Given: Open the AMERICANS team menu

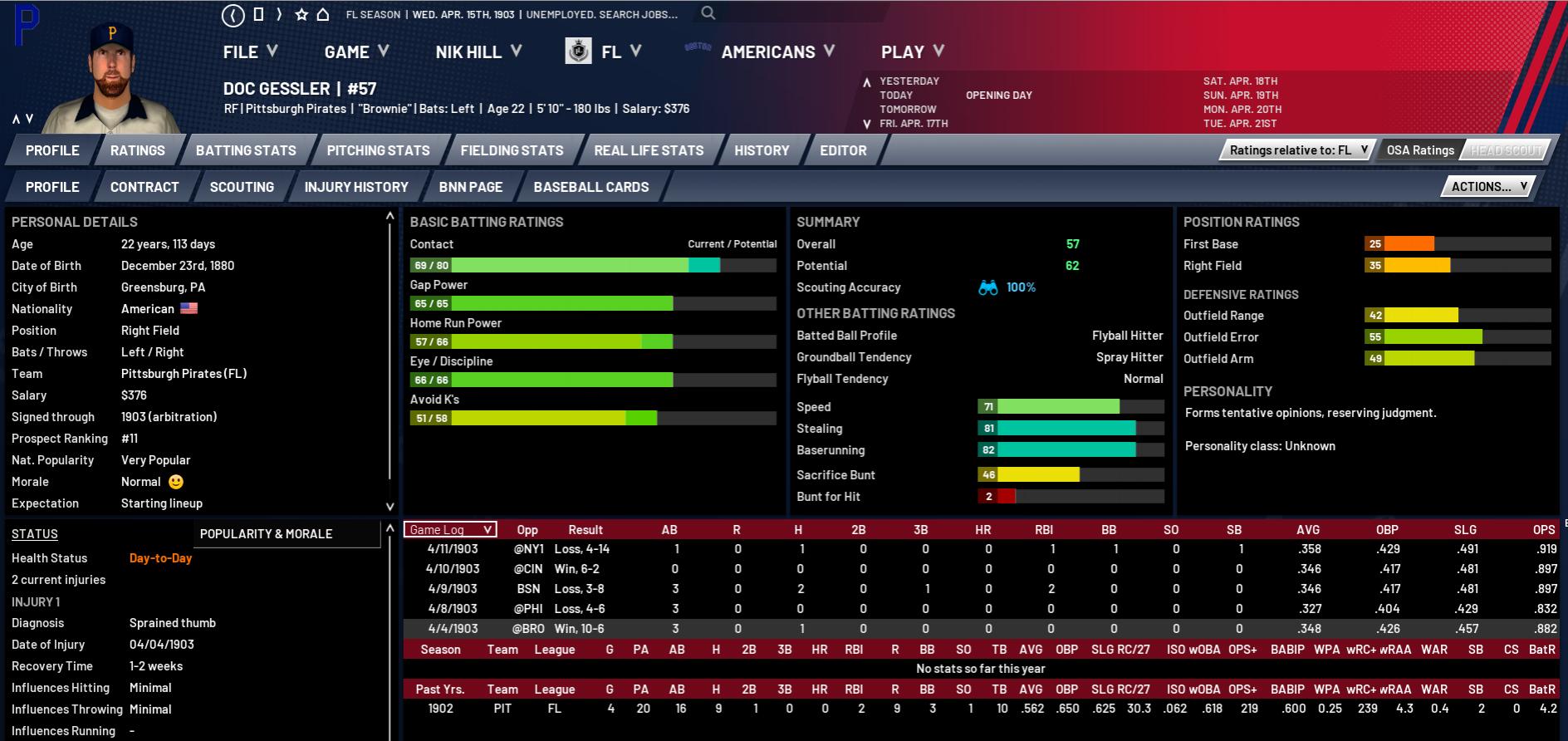Looking at the screenshot, I should click(777, 52).
